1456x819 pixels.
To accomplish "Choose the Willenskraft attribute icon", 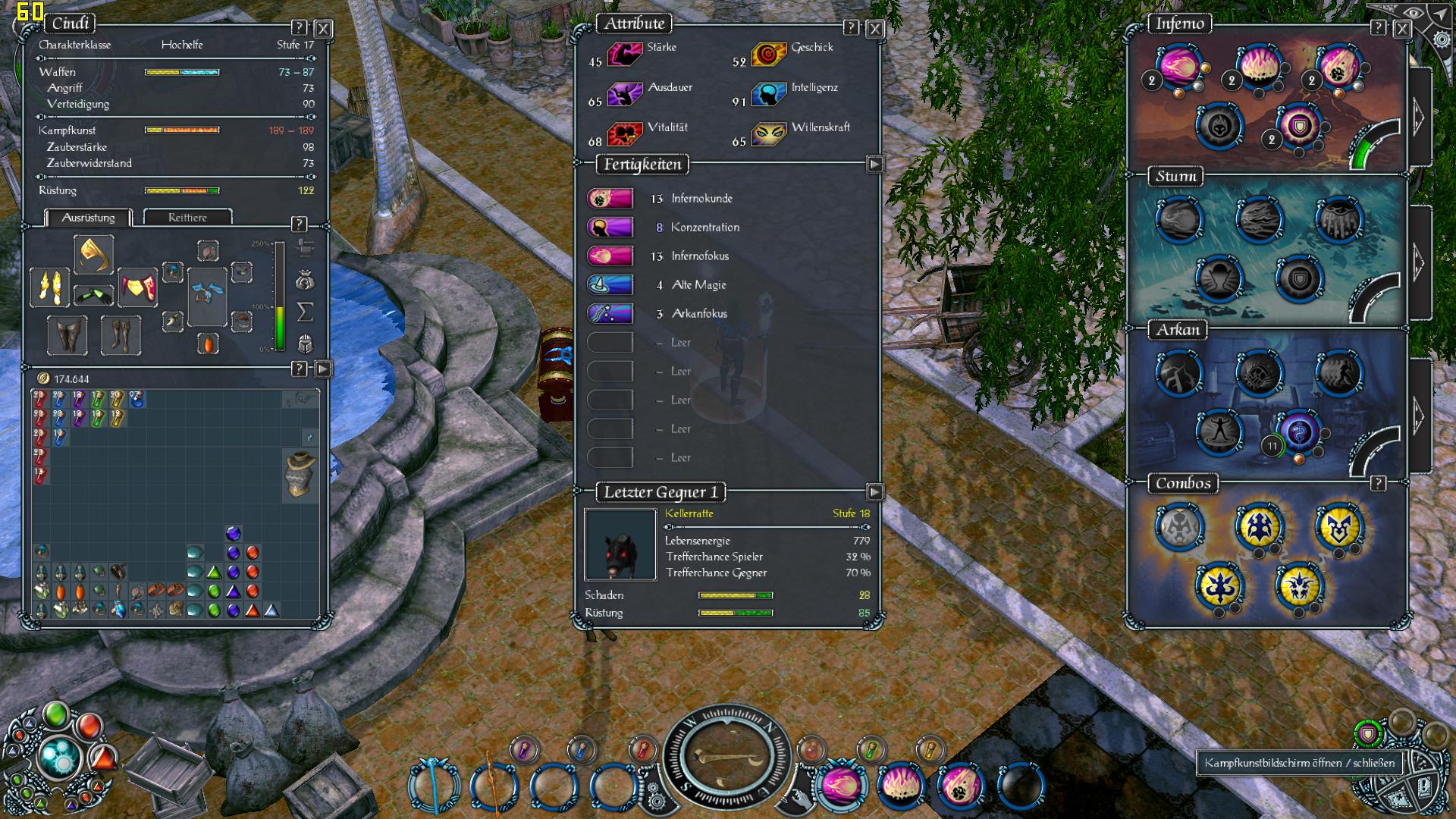I will coord(768,134).
